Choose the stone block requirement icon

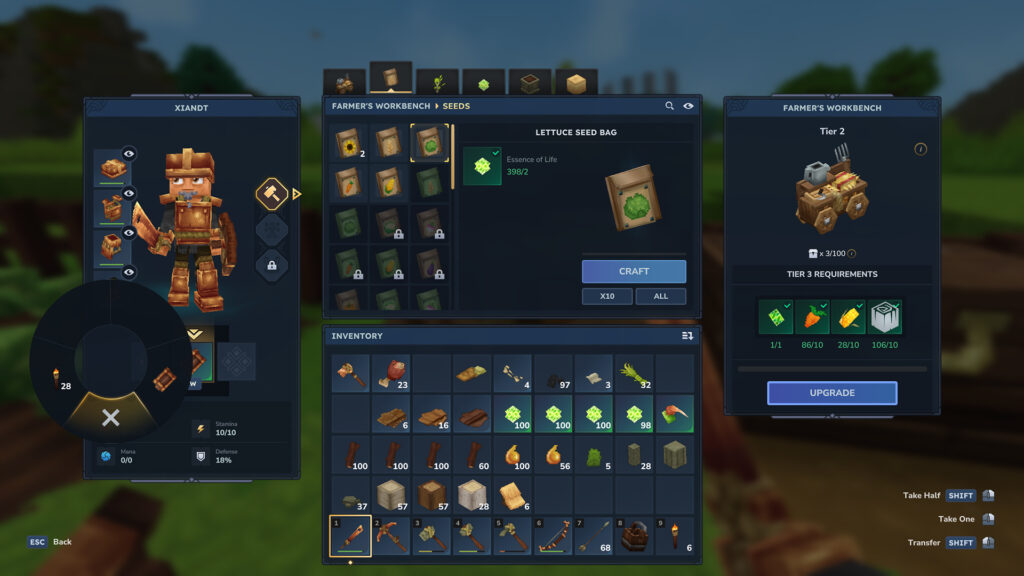[x=884, y=317]
